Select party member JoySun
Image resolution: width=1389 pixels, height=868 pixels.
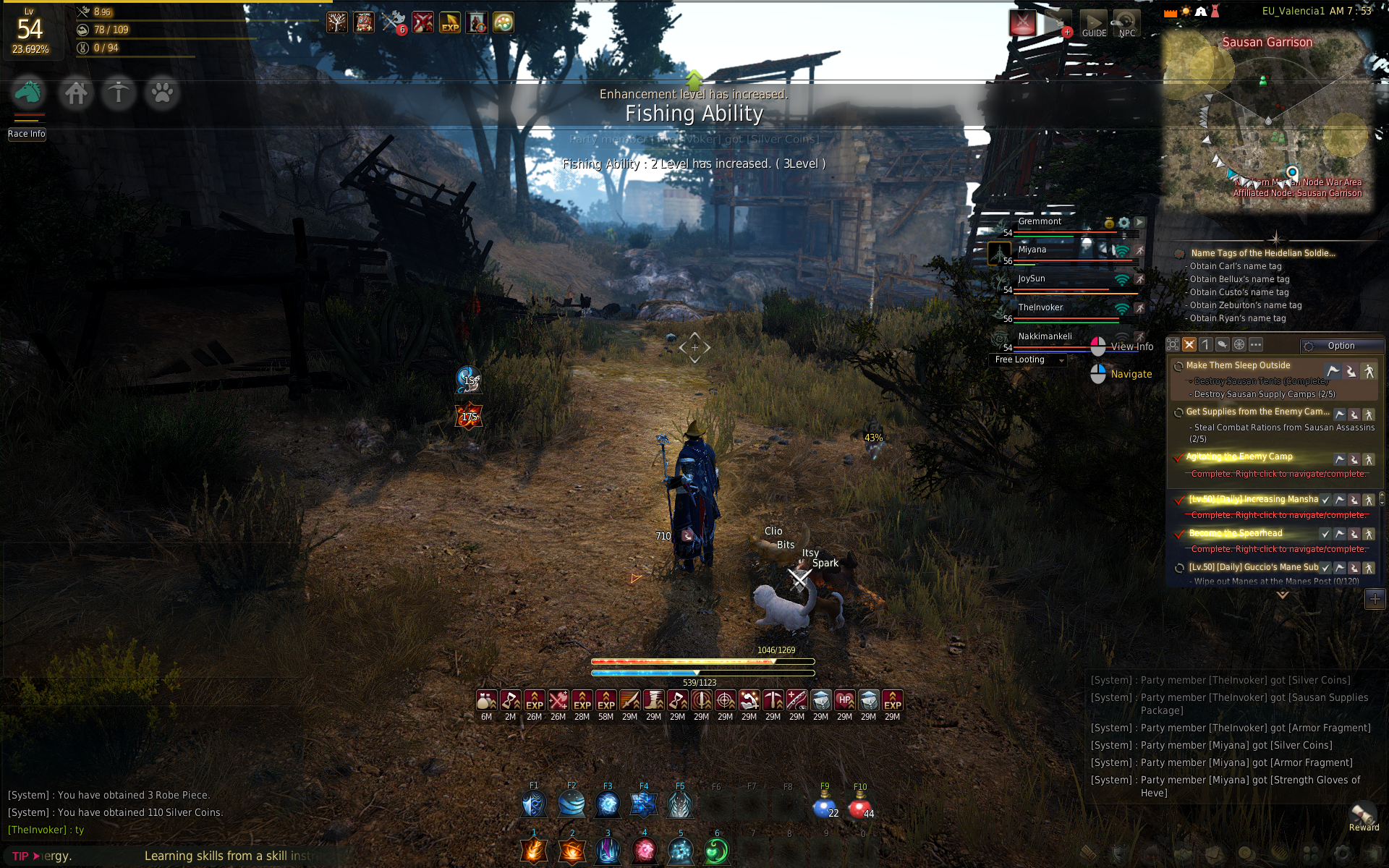(x=1032, y=279)
